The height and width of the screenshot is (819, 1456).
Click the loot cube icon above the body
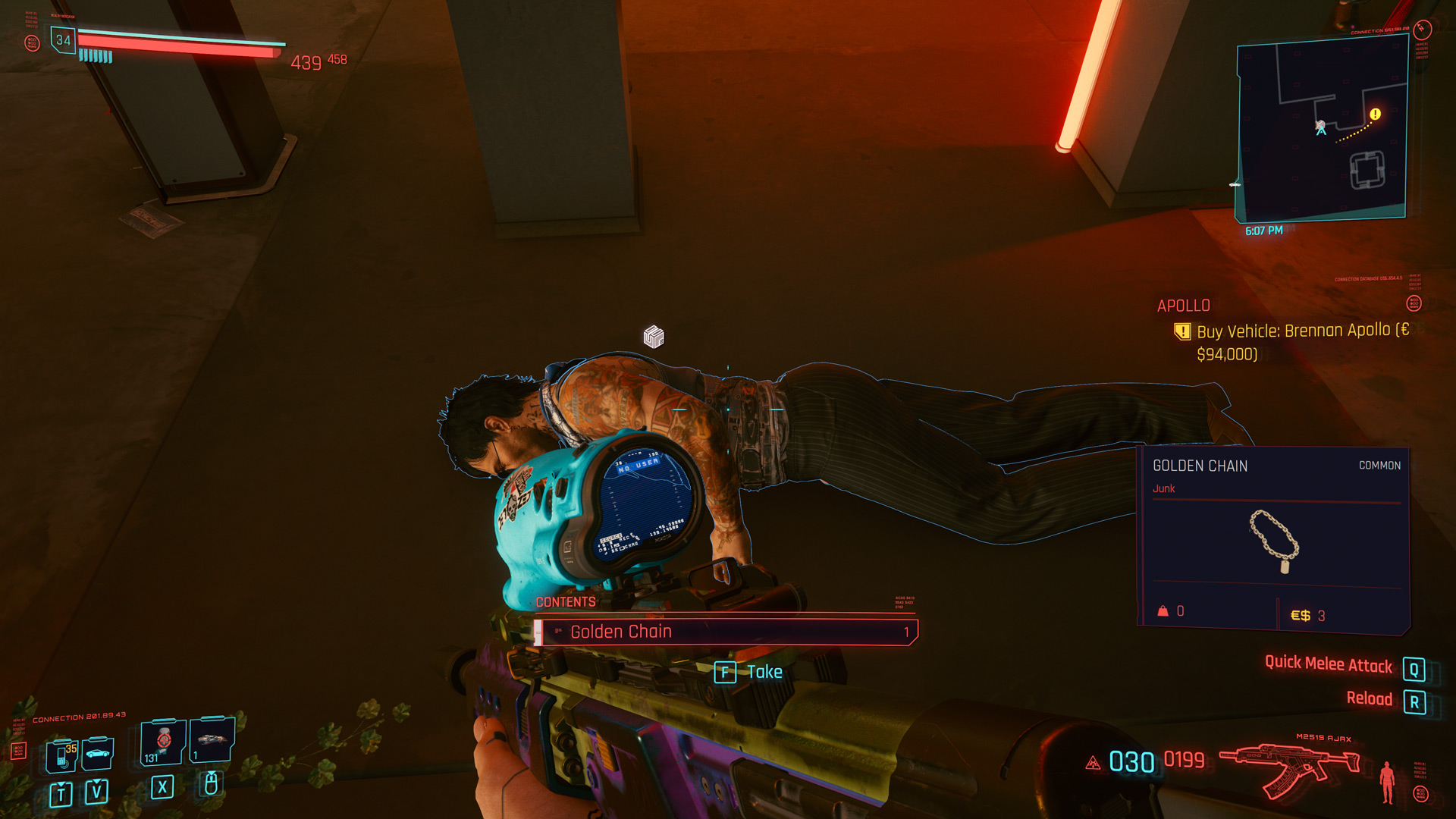click(x=654, y=336)
